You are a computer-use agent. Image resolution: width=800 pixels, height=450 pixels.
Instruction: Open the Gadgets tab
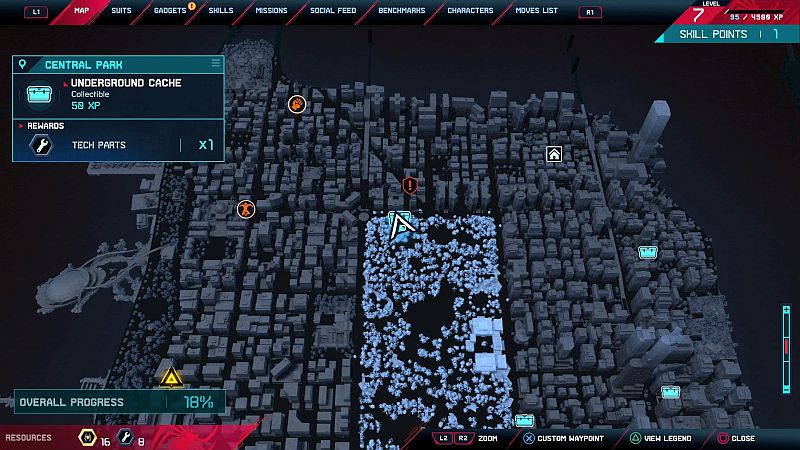tap(170, 11)
